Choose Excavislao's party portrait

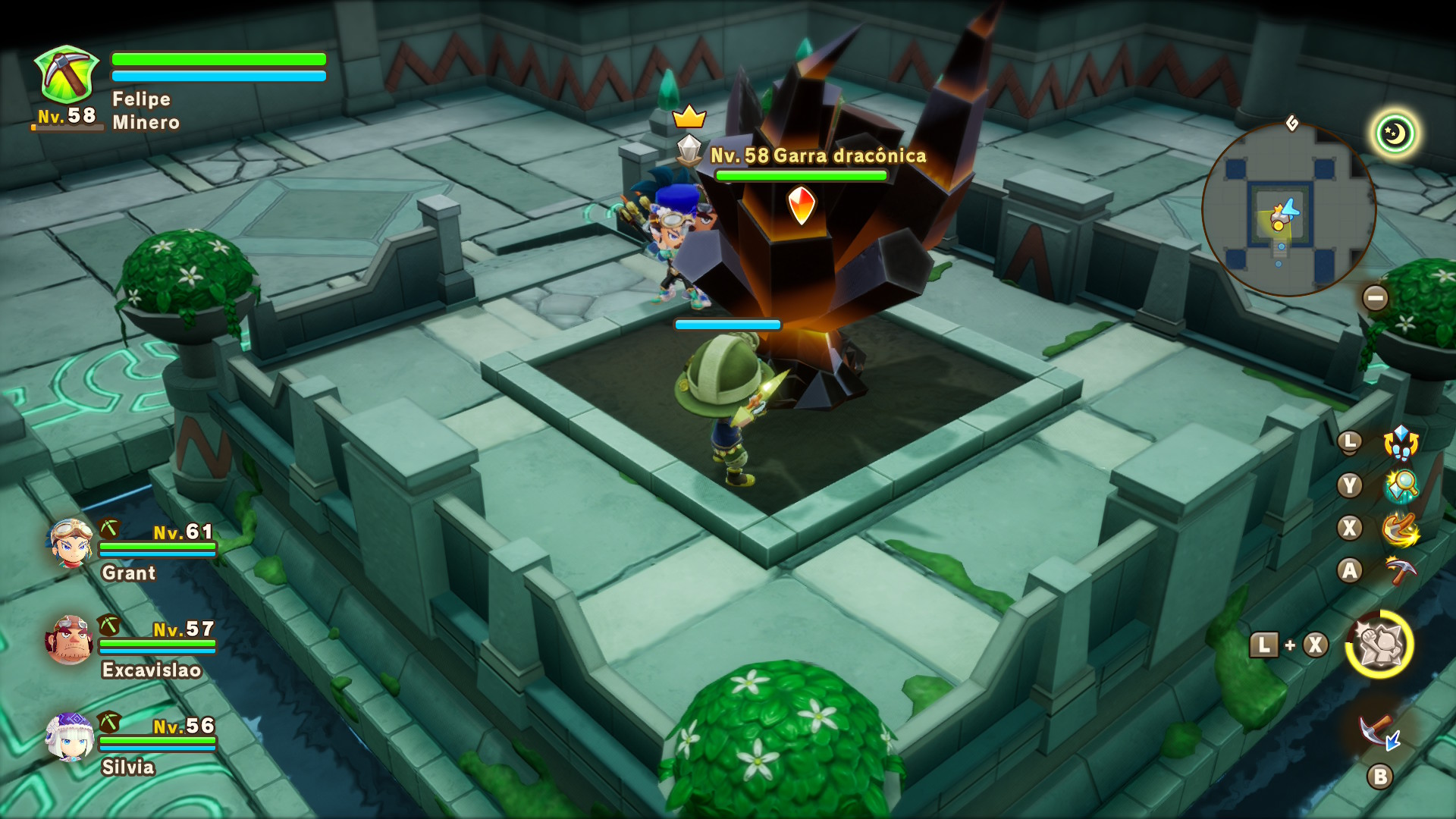(x=70, y=641)
